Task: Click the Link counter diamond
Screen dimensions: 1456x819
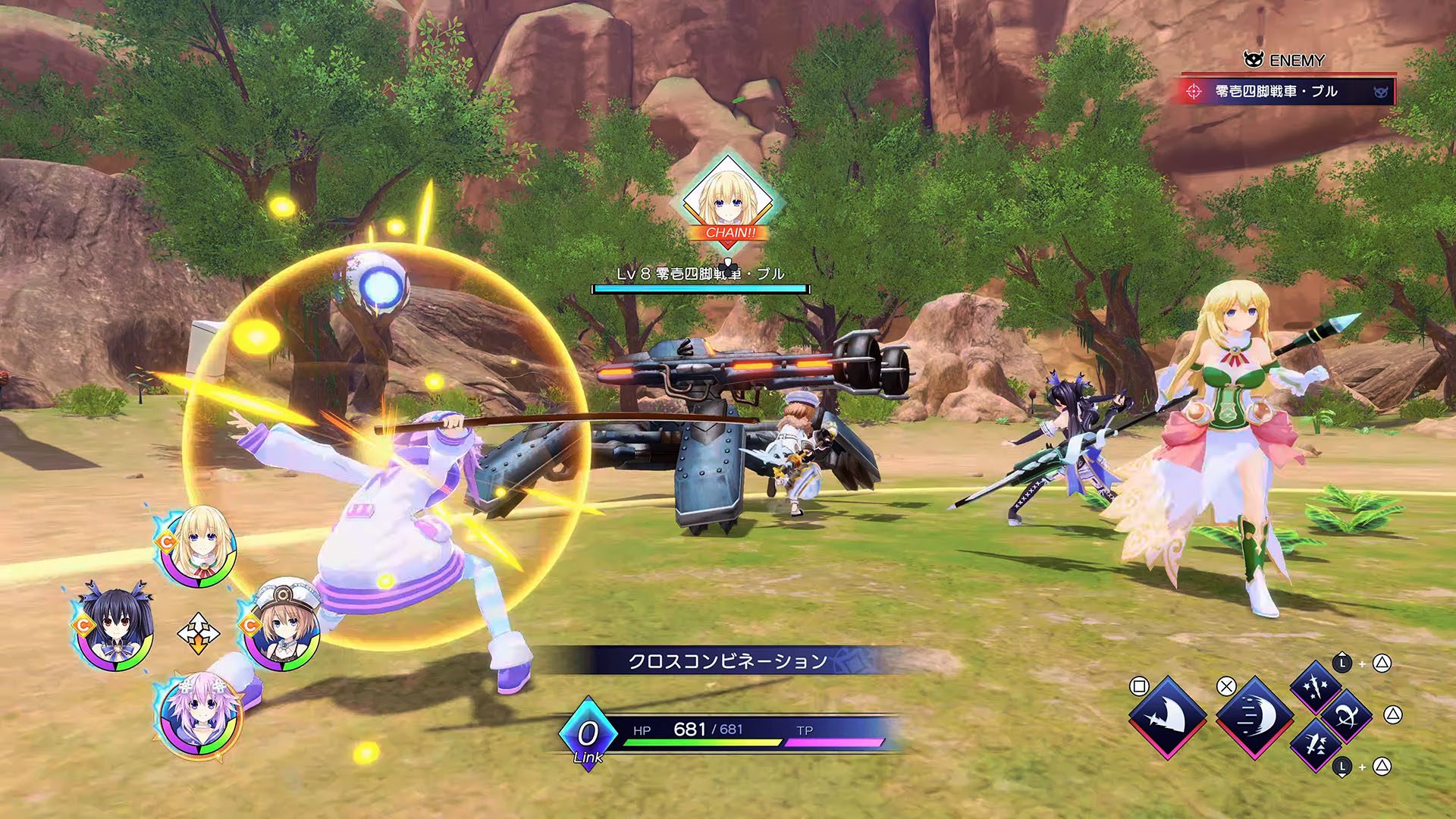Action: click(x=588, y=734)
